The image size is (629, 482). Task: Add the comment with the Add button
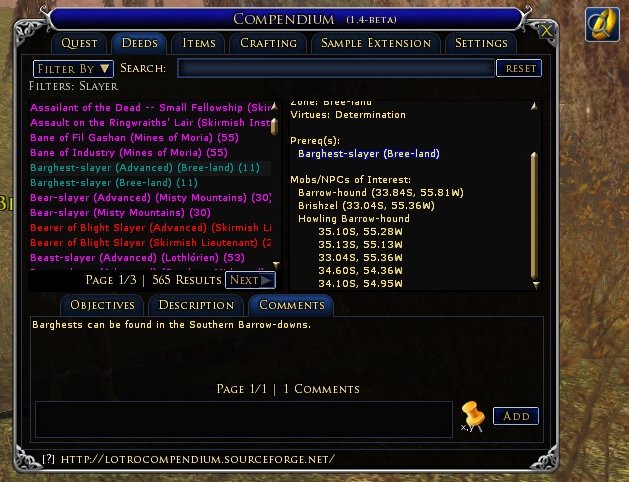(515, 416)
